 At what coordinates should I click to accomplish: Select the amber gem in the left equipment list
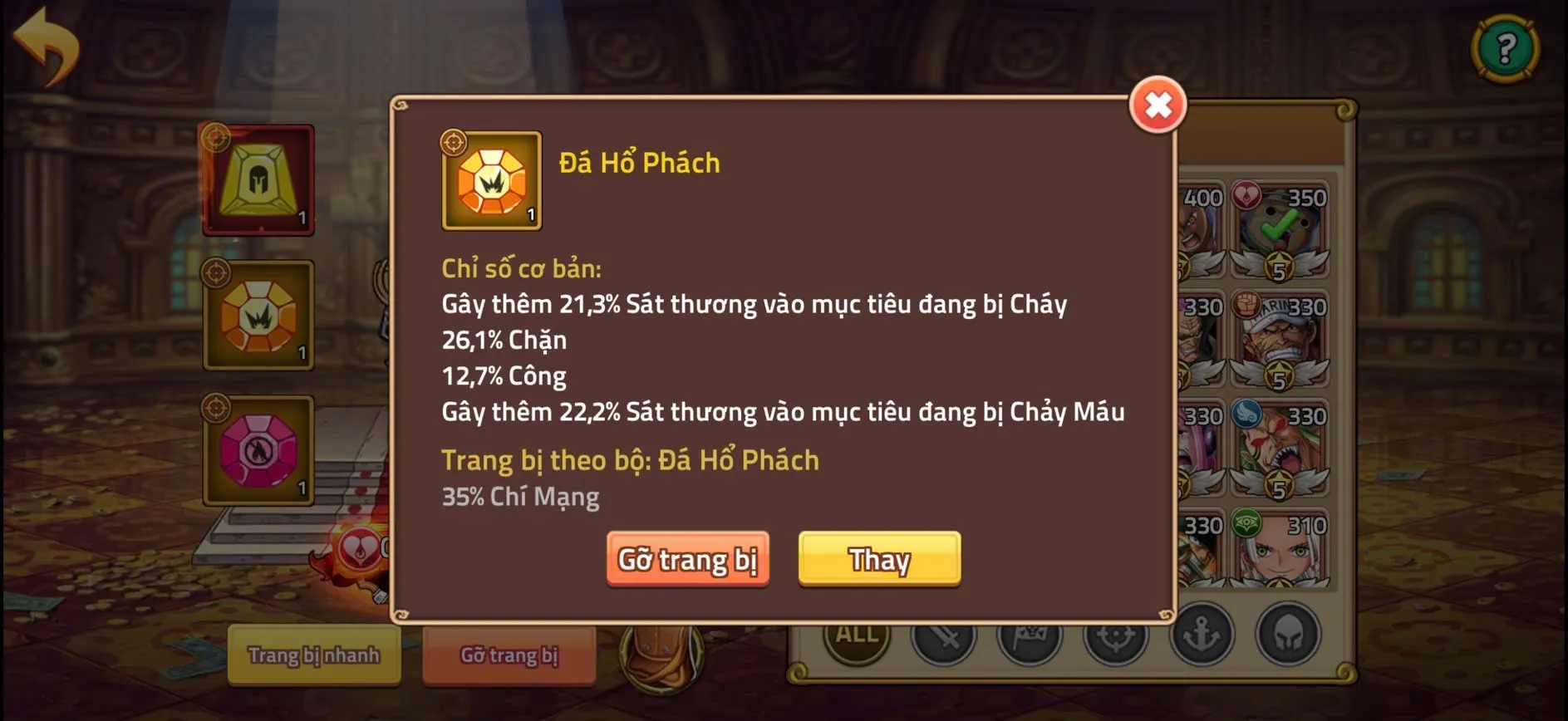point(258,316)
